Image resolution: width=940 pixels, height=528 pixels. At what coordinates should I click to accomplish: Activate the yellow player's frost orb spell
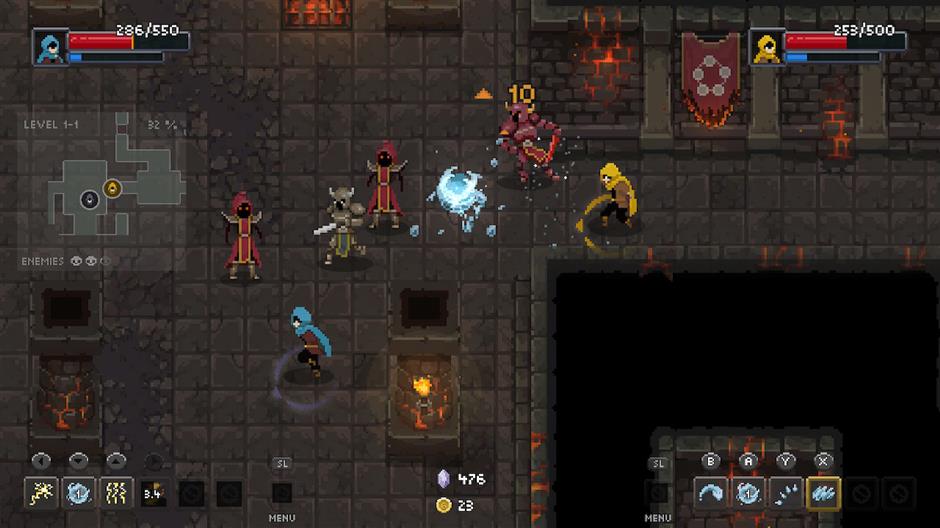748,492
